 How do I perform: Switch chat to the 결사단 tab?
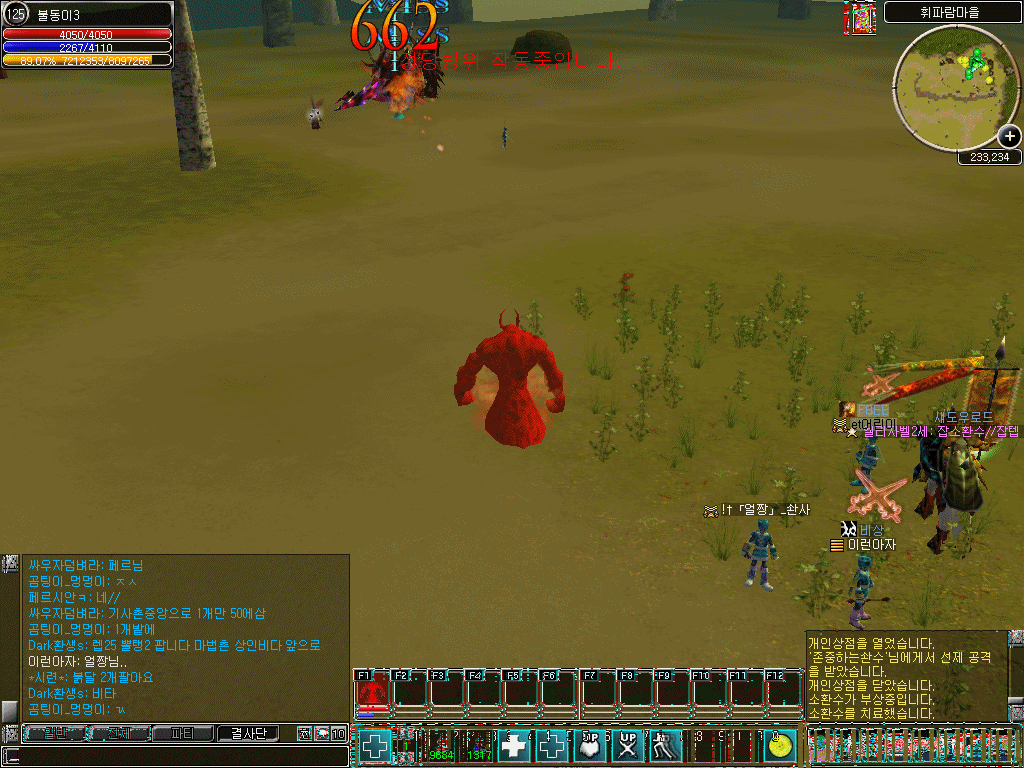click(x=248, y=734)
